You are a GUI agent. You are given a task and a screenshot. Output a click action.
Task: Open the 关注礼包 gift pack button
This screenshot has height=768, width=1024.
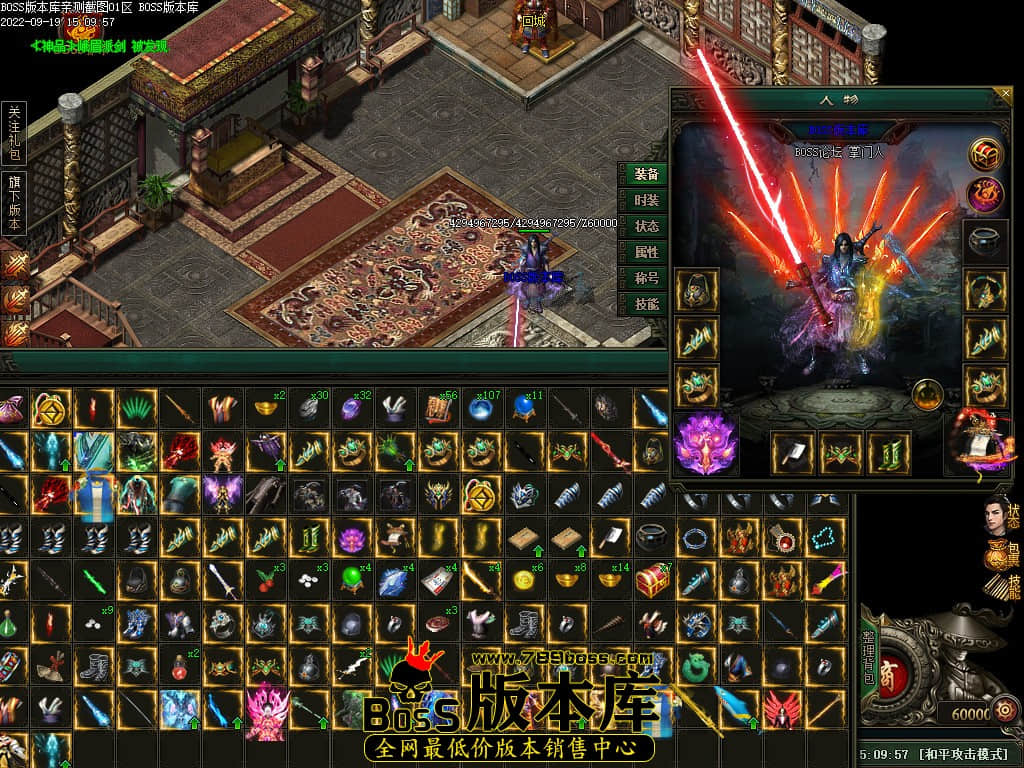pyautogui.click(x=15, y=131)
